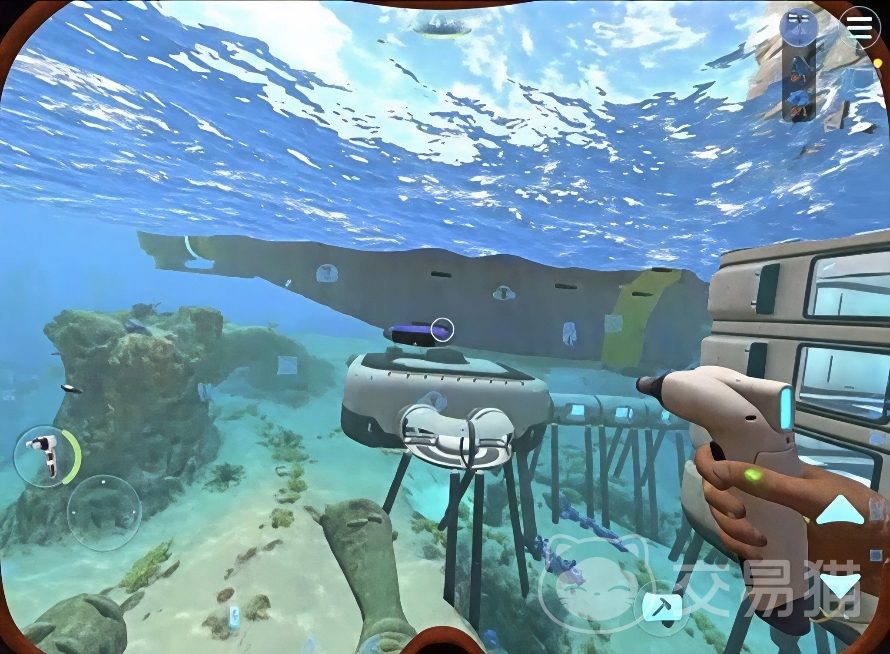Open the hamburger pause menu
The width and height of the screenshot is (890, 654).
point(860,28)
